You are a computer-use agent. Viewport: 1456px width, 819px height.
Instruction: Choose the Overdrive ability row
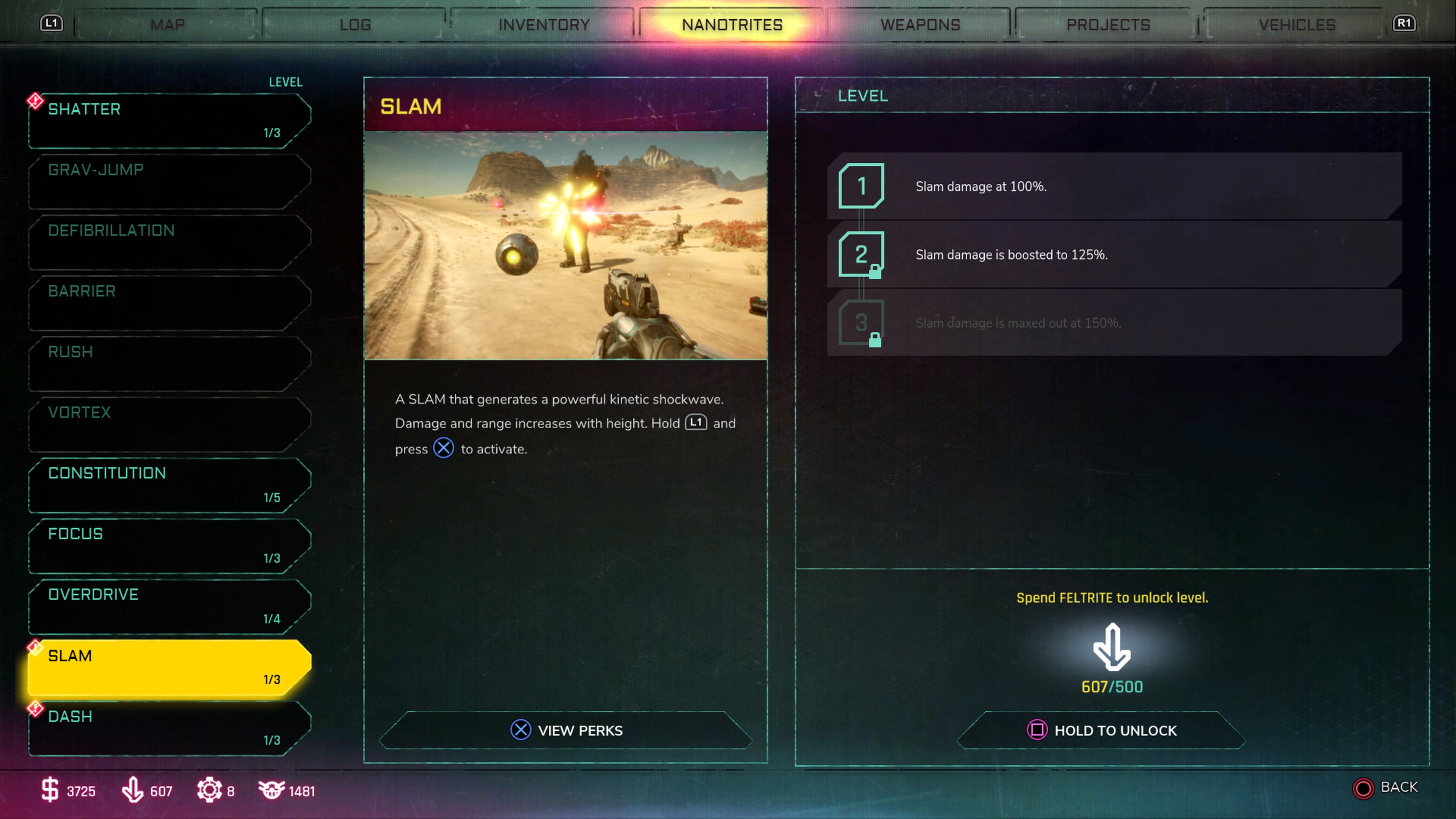169,606
